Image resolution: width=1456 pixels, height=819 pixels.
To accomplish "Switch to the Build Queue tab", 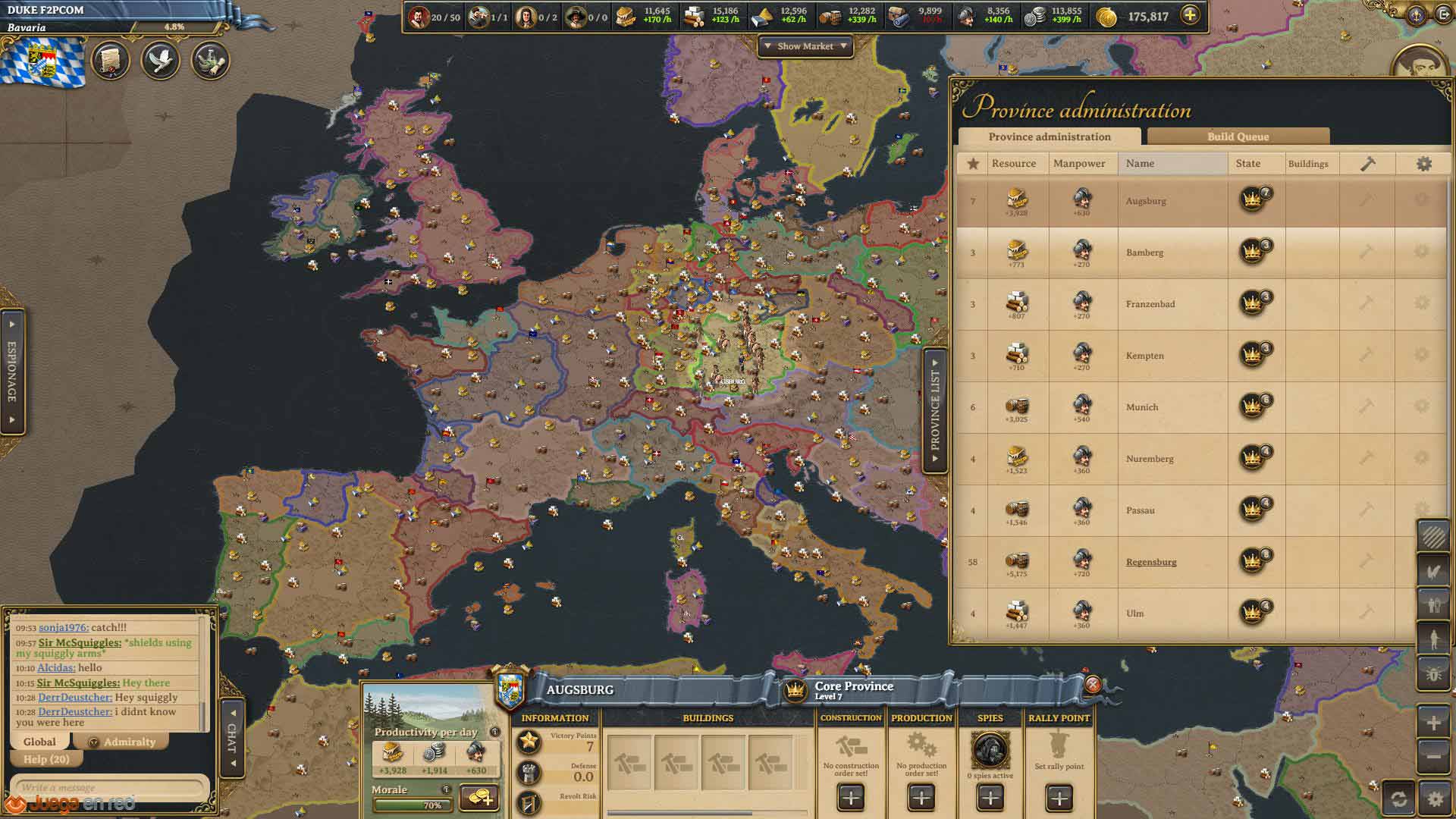I will [1238, 136].
